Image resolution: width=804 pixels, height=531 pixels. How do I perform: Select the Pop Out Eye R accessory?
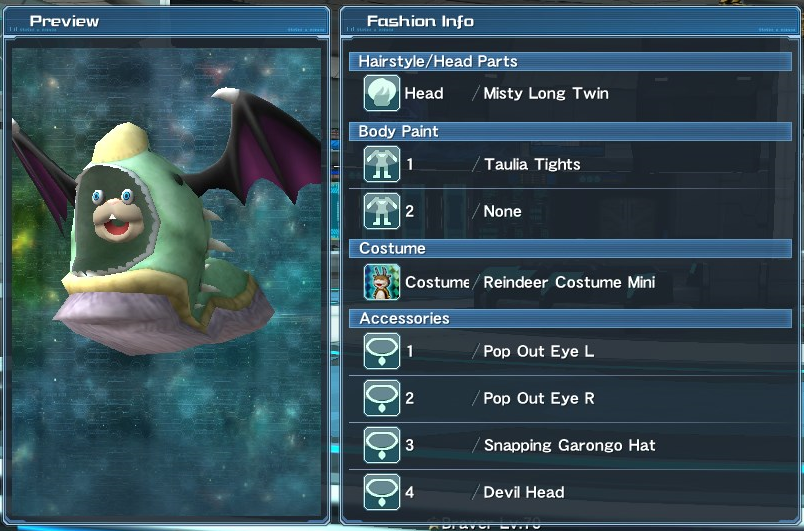click(539, 399)
